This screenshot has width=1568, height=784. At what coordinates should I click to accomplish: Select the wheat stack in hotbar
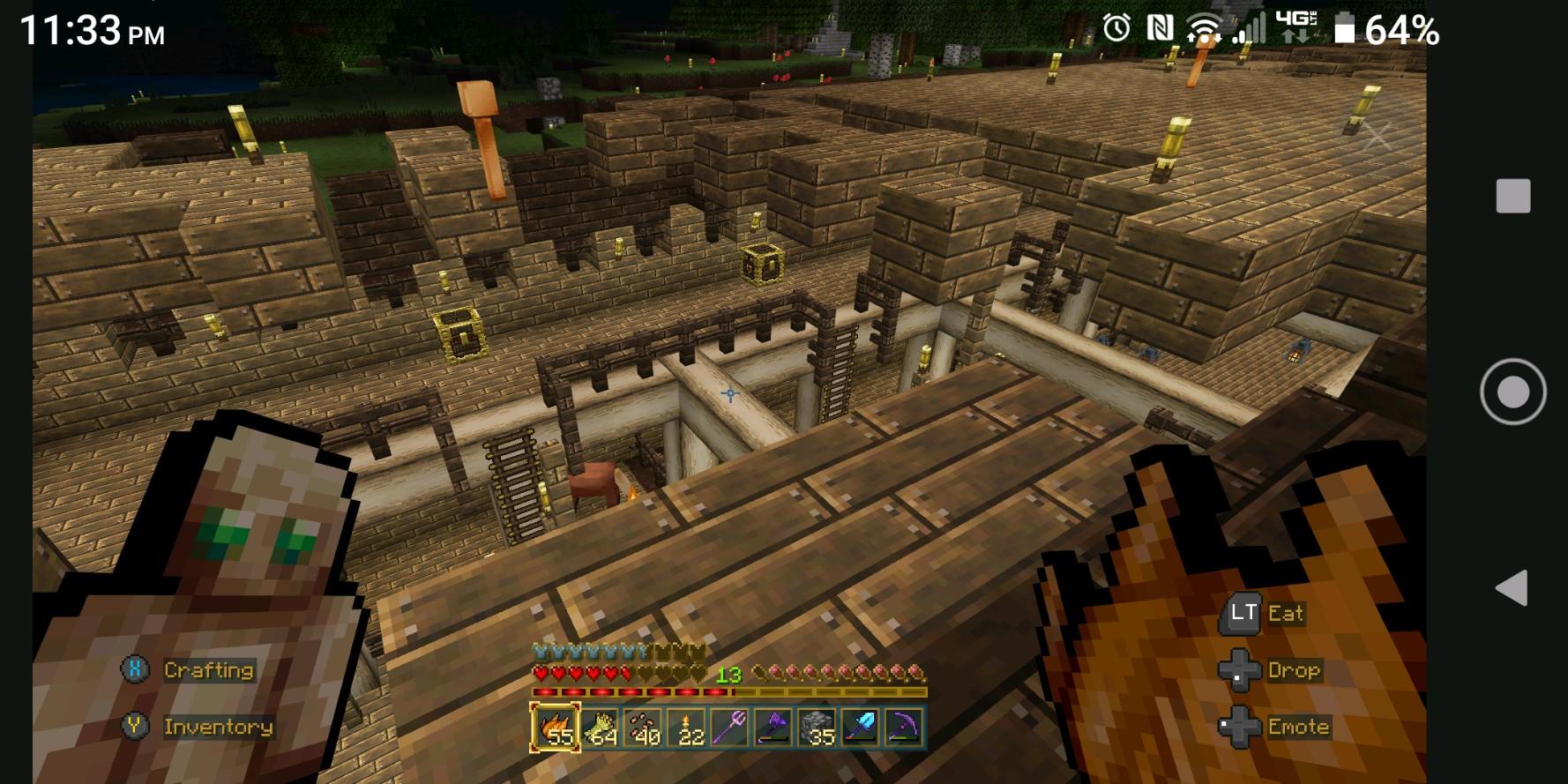point(600,728)
